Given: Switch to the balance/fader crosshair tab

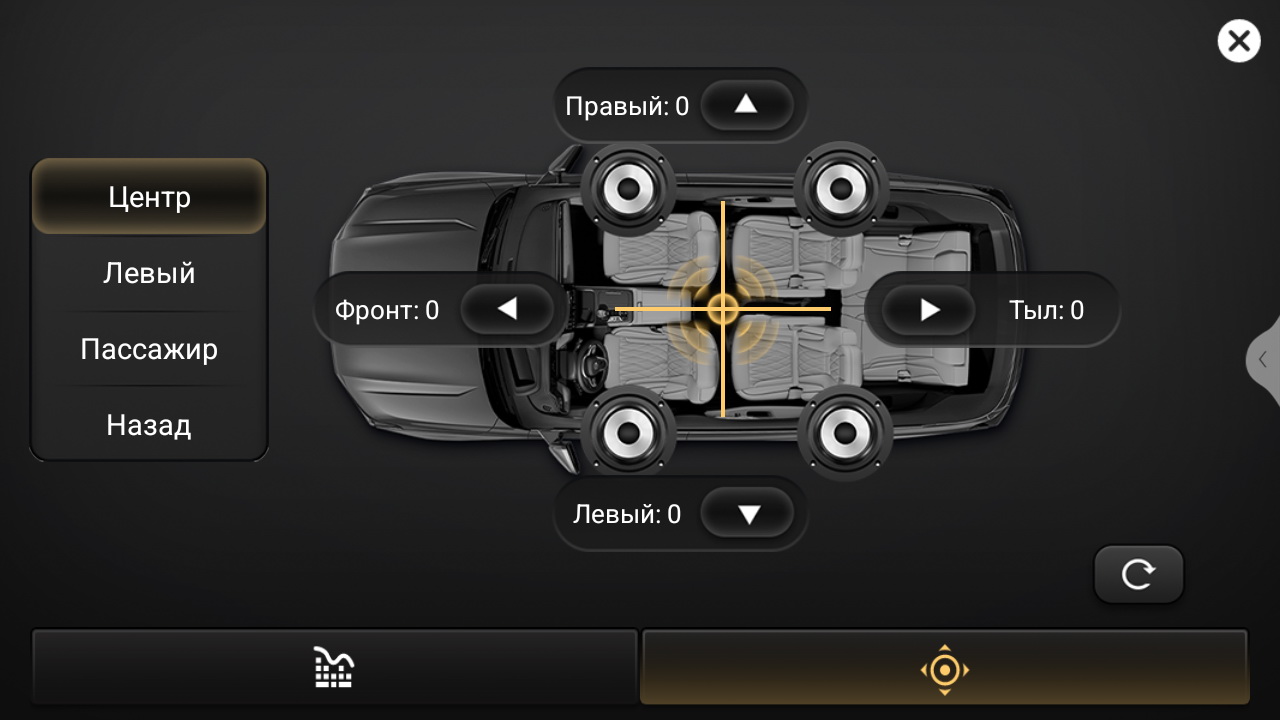Looking at the screenshot, I should pyautogui.click(x=945, y=668).
